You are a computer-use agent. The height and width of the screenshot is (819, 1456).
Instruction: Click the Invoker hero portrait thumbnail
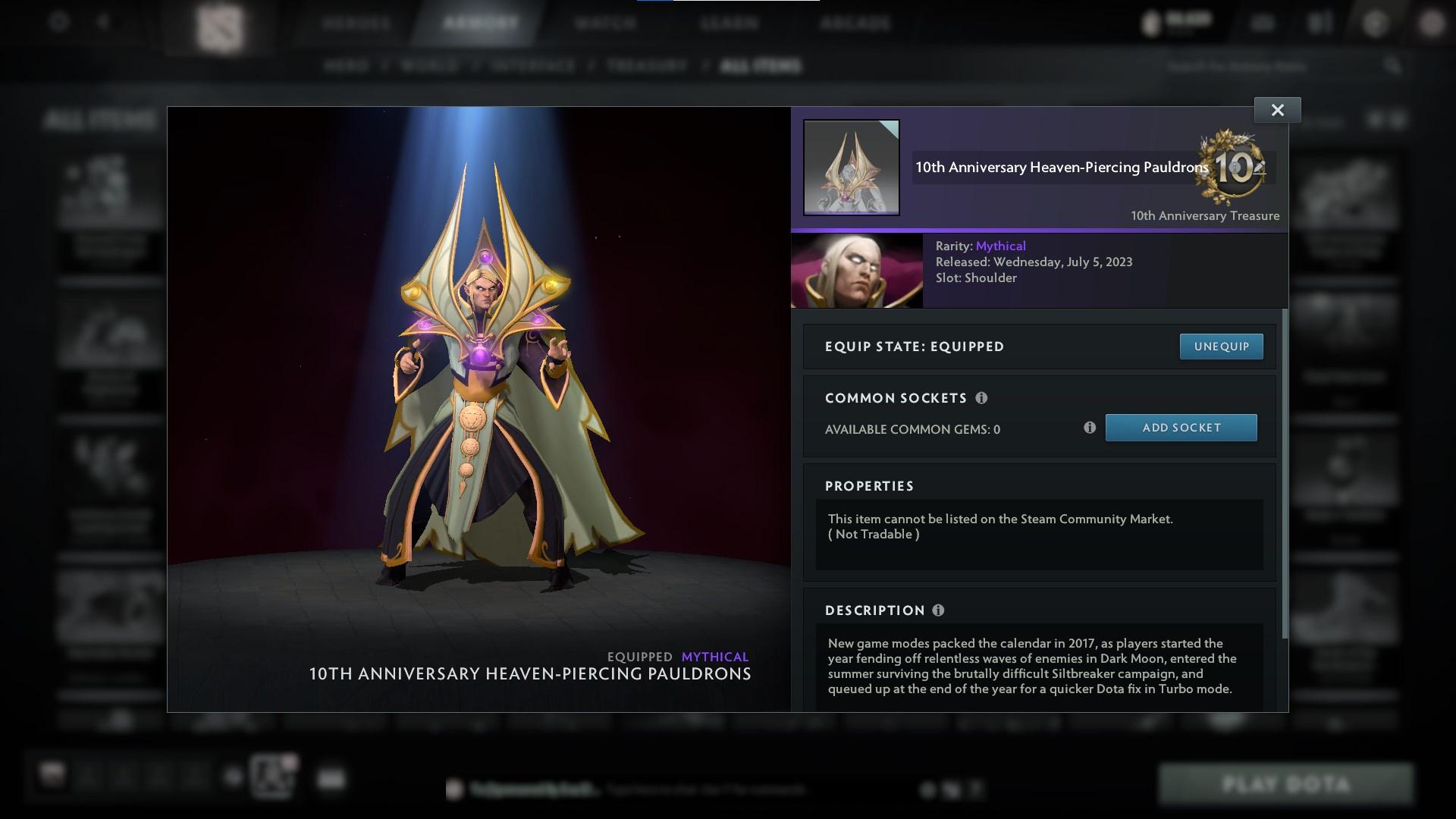(855, 271)
